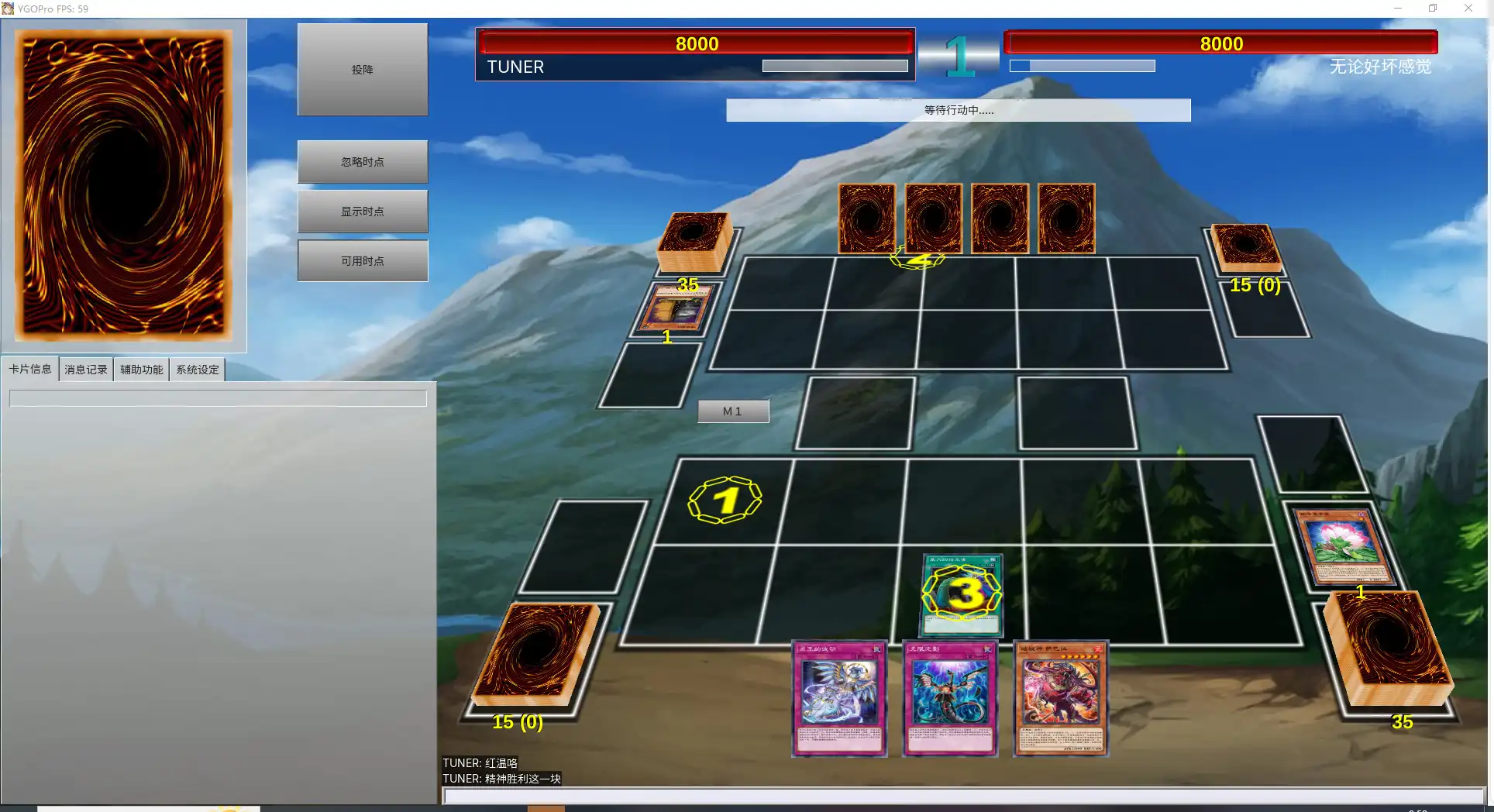This screenshot has width=1494, height=812.
Task: Close the YGOPro window
Action: point(1468,9)
